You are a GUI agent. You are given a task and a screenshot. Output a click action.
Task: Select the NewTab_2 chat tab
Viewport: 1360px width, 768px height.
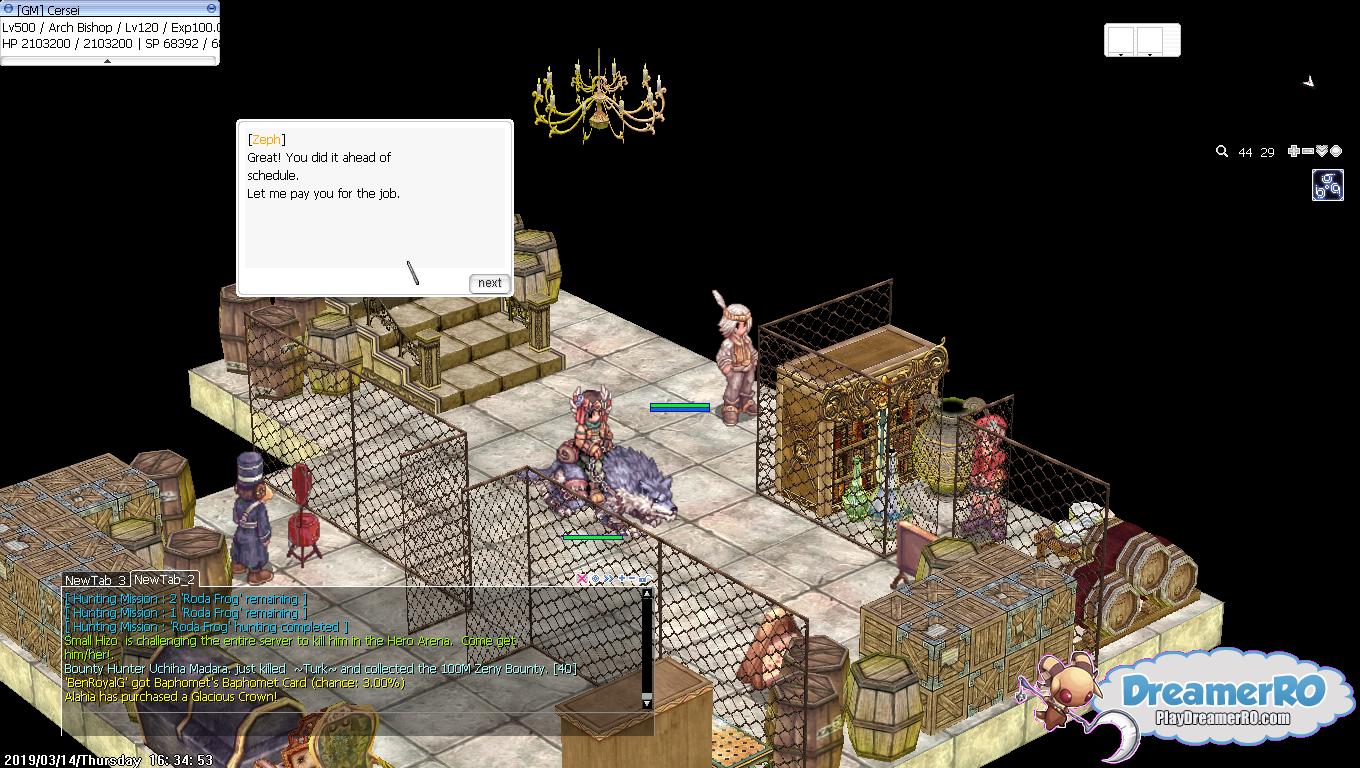(x=164, y=580)
